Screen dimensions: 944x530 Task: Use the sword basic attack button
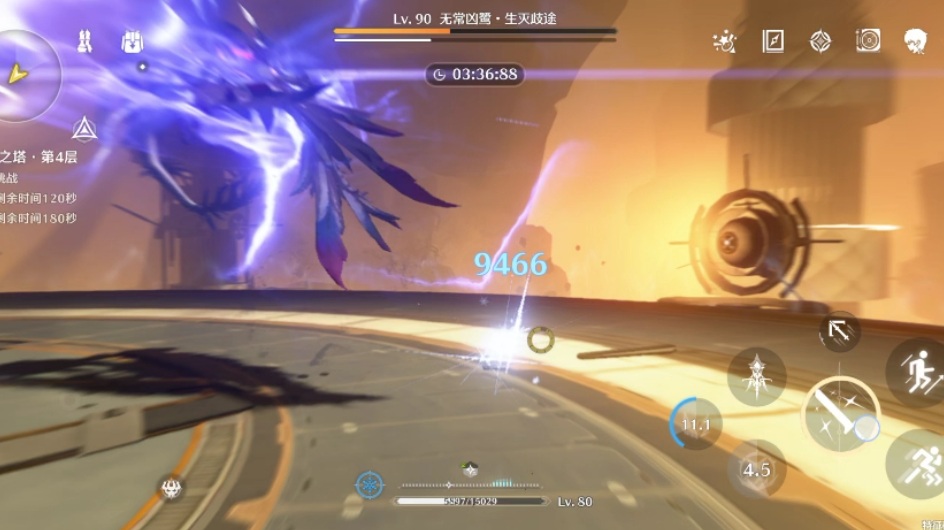[840, 414]
